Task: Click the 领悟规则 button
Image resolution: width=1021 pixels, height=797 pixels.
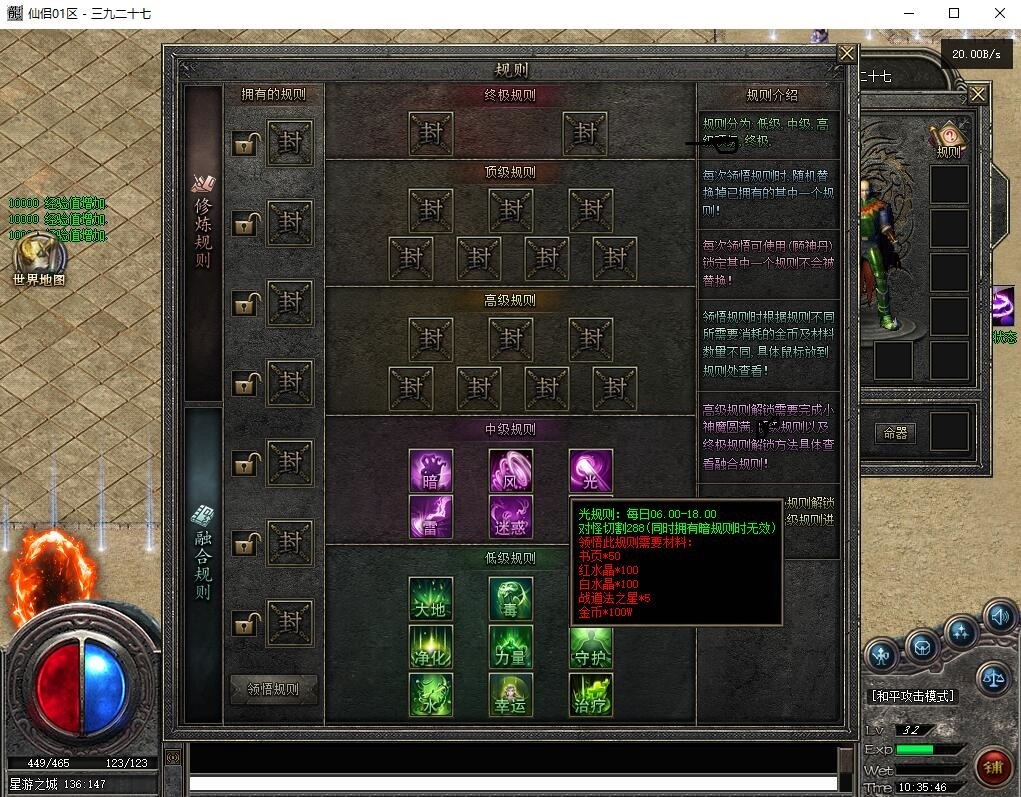Action: (x=274, y=688)
